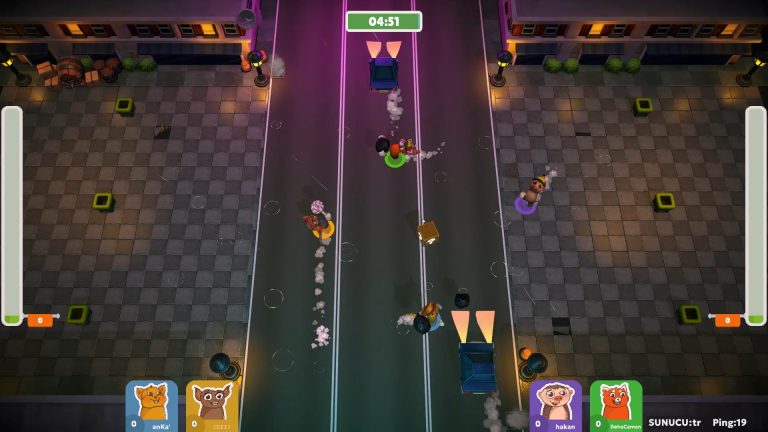Select hakan's purple player card
Viewport: 768px width, 432px height.
click(555, 405)
